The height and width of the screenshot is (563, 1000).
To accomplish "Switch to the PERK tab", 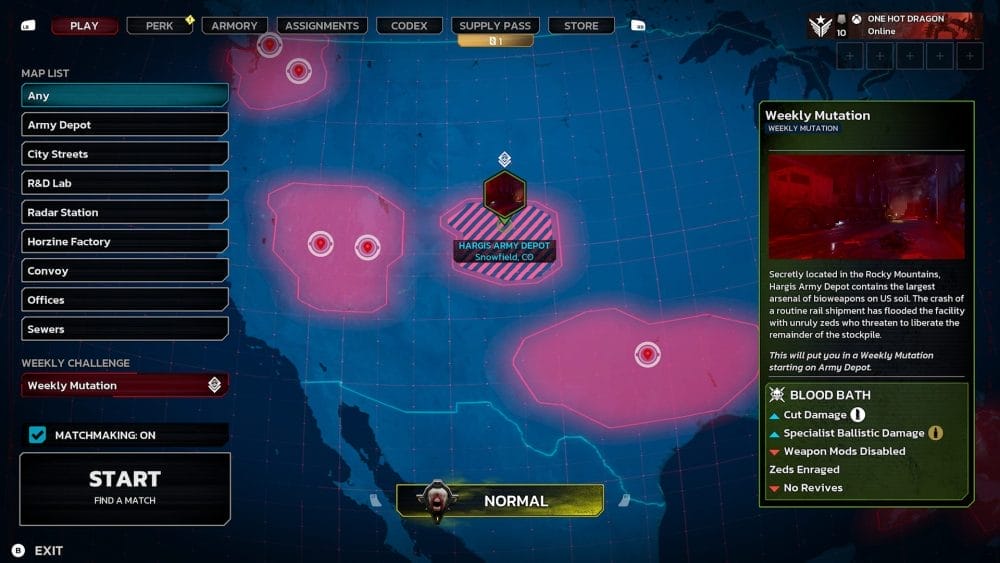I will point(159,26).
